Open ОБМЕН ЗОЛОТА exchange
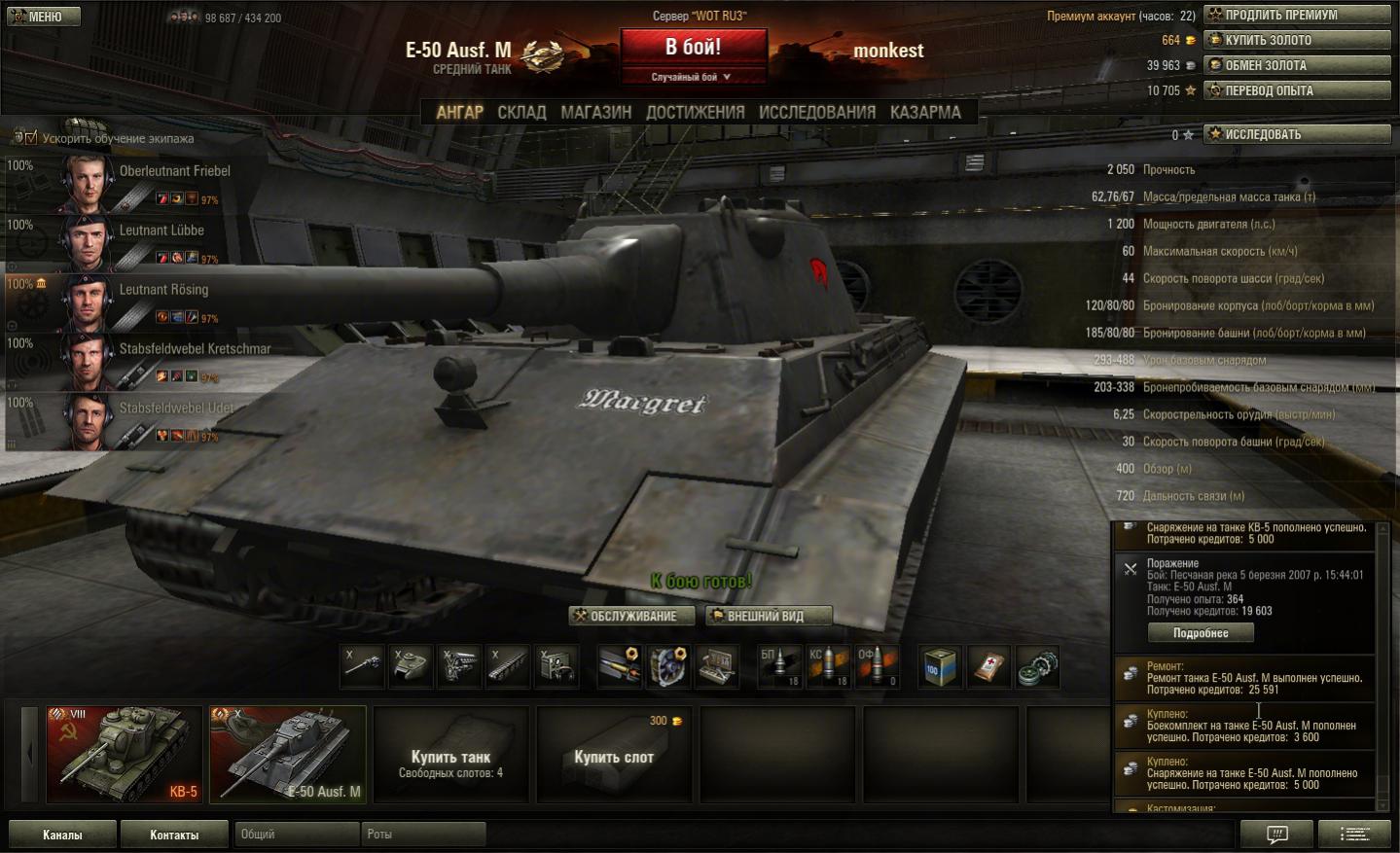Image resolution: width=1400 pixels, height=853 pixels. click(1297, 65)
